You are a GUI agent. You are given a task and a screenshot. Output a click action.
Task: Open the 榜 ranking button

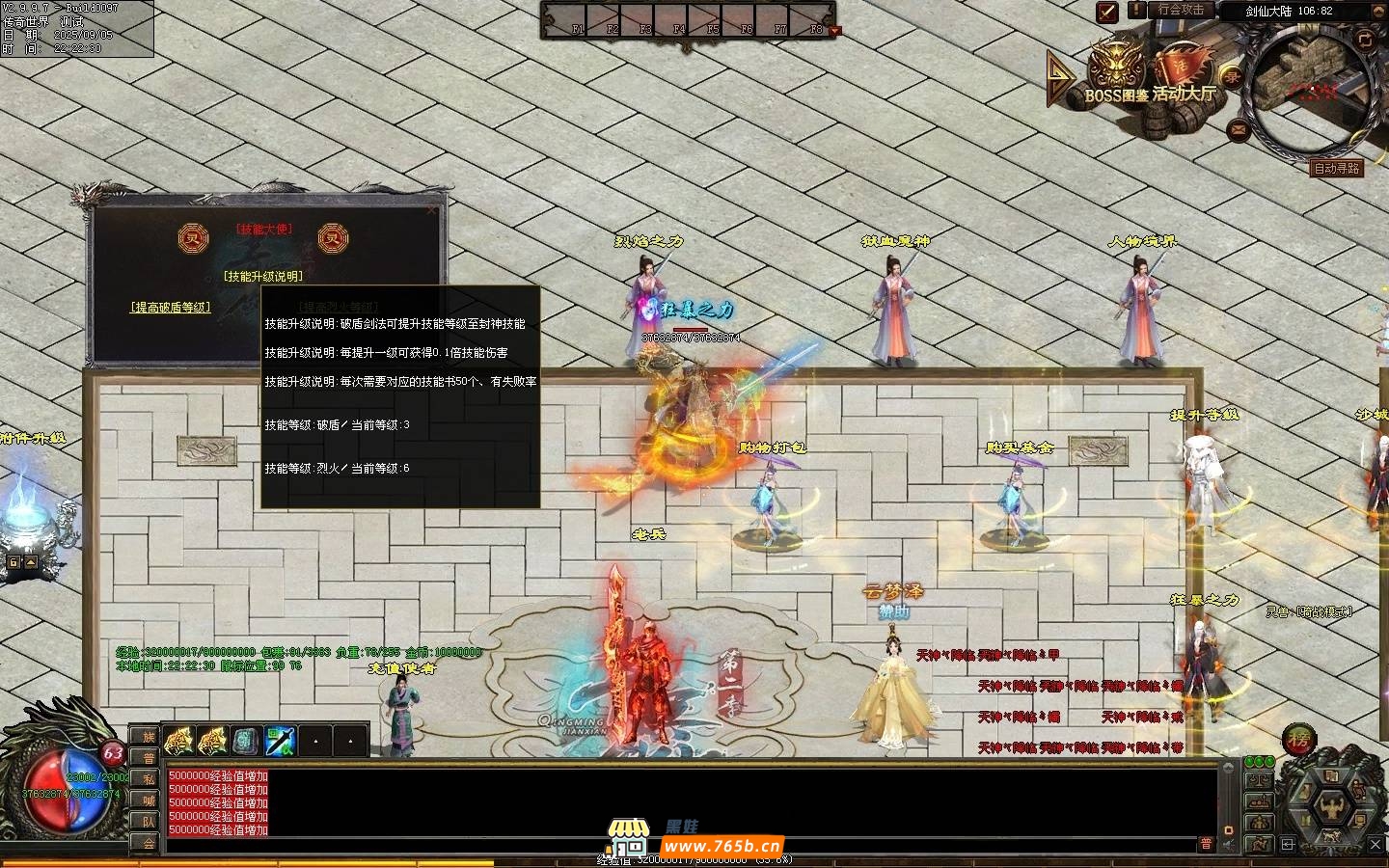pos(1298,740)
